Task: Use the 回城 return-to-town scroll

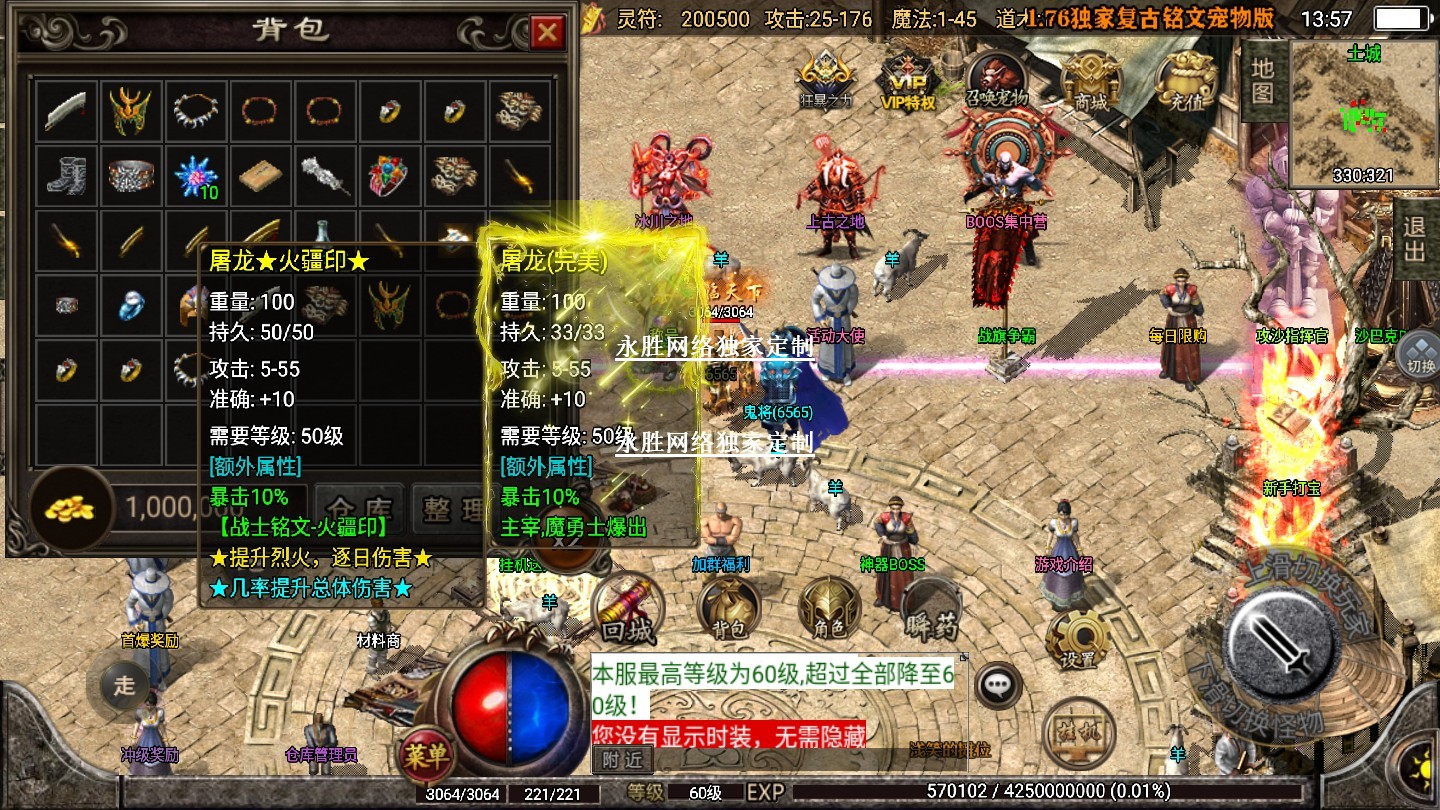Action: pyautogui.click(x=627, y=608)
